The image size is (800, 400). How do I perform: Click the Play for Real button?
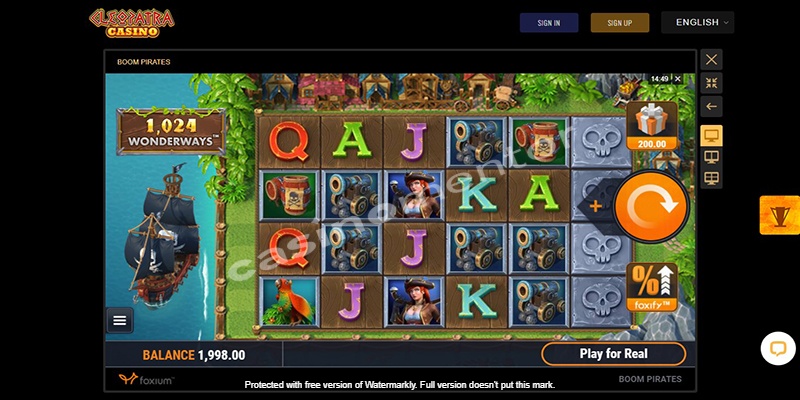click(613, 354)
